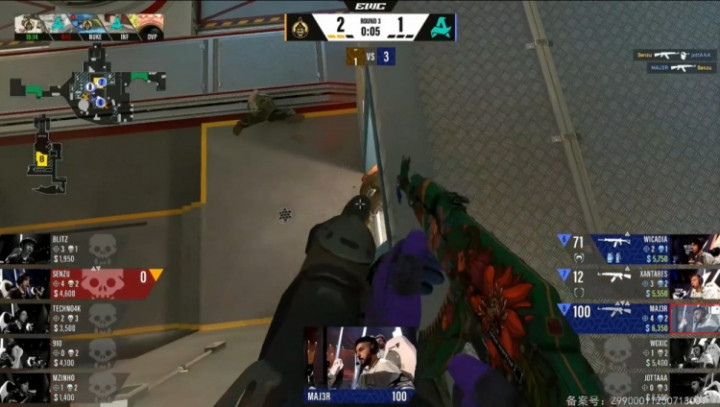Spectate WICADIA from the right team list
Screen dimensions: 720x407
[640, 248]
